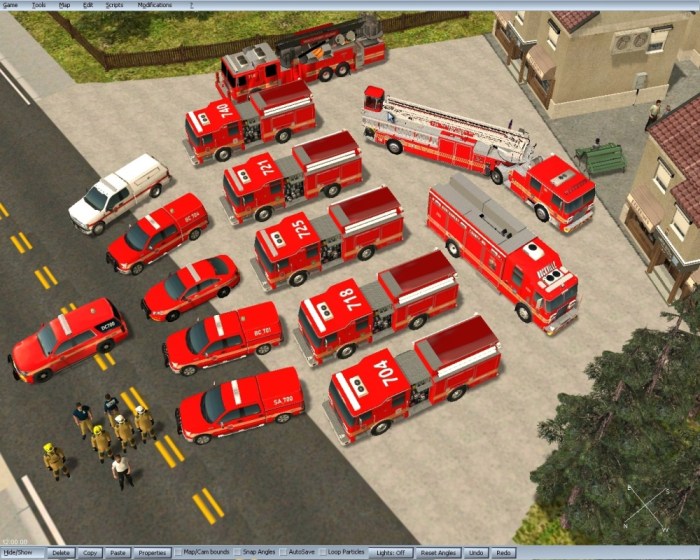
Task: Paste the copied object
Action: [118, 553]
